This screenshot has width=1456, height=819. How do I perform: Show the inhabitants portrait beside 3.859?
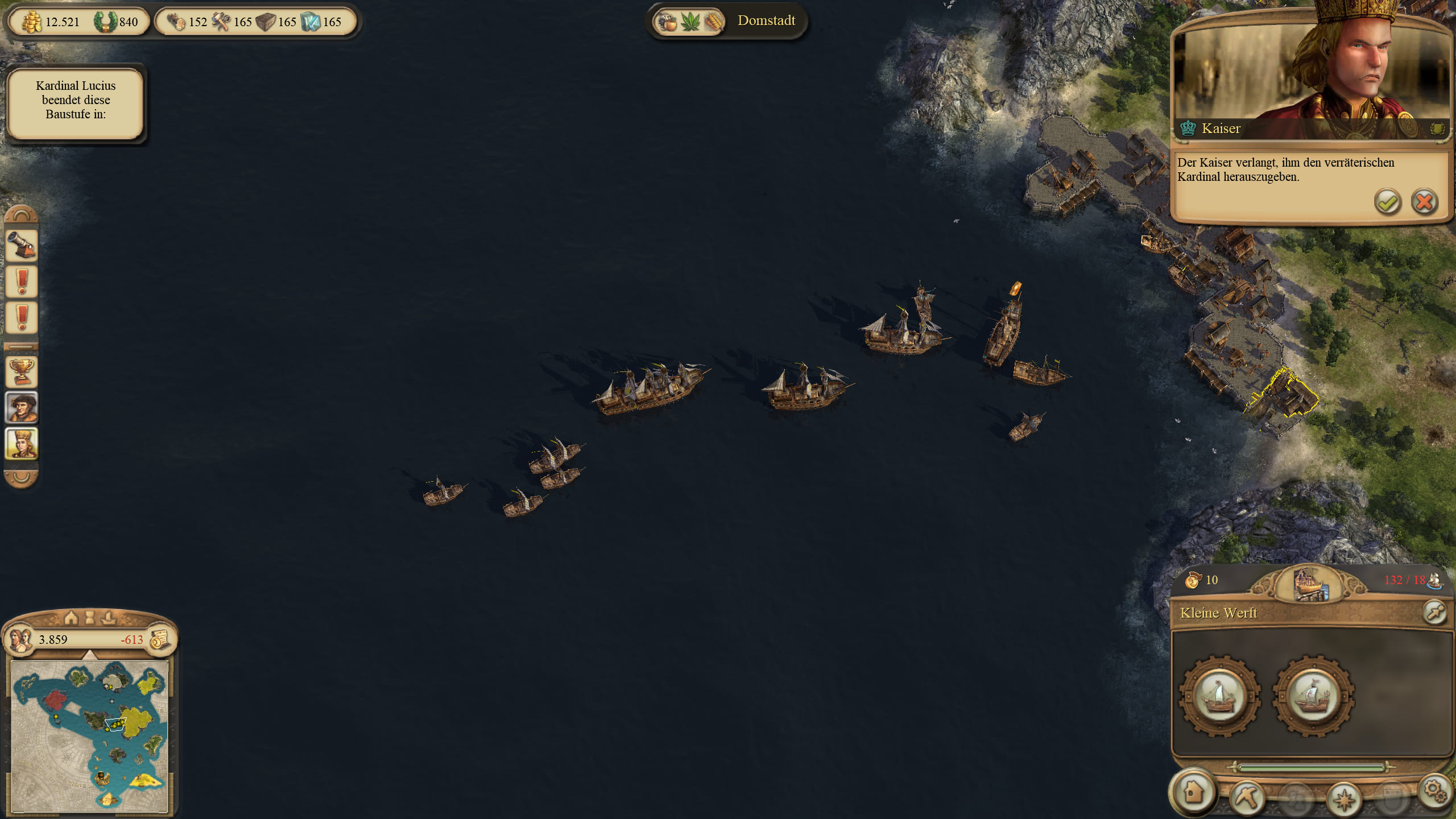(x=20, y=640)
